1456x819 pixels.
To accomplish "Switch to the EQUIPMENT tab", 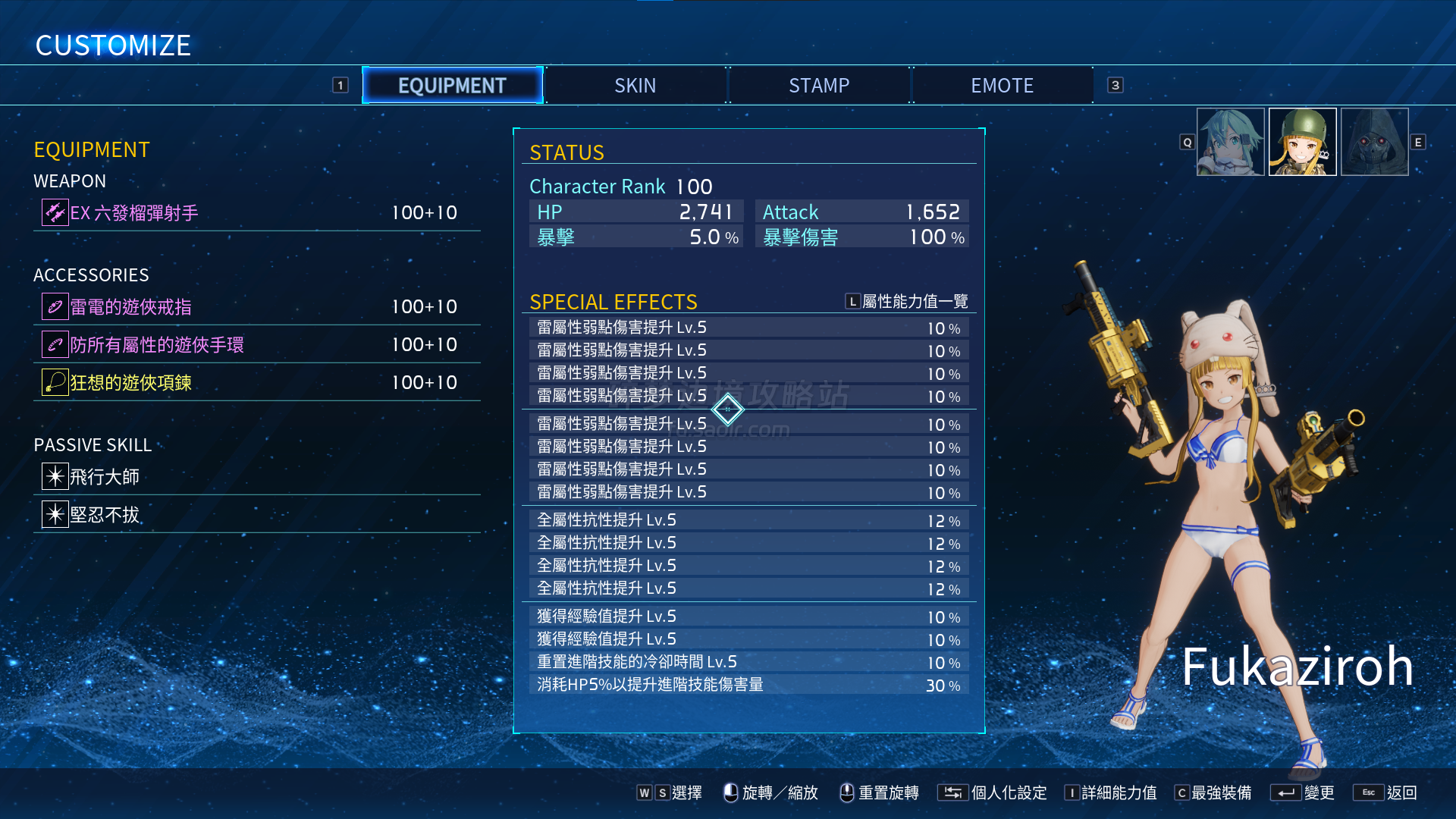I will pyautogui.click(x=453, y=86).
